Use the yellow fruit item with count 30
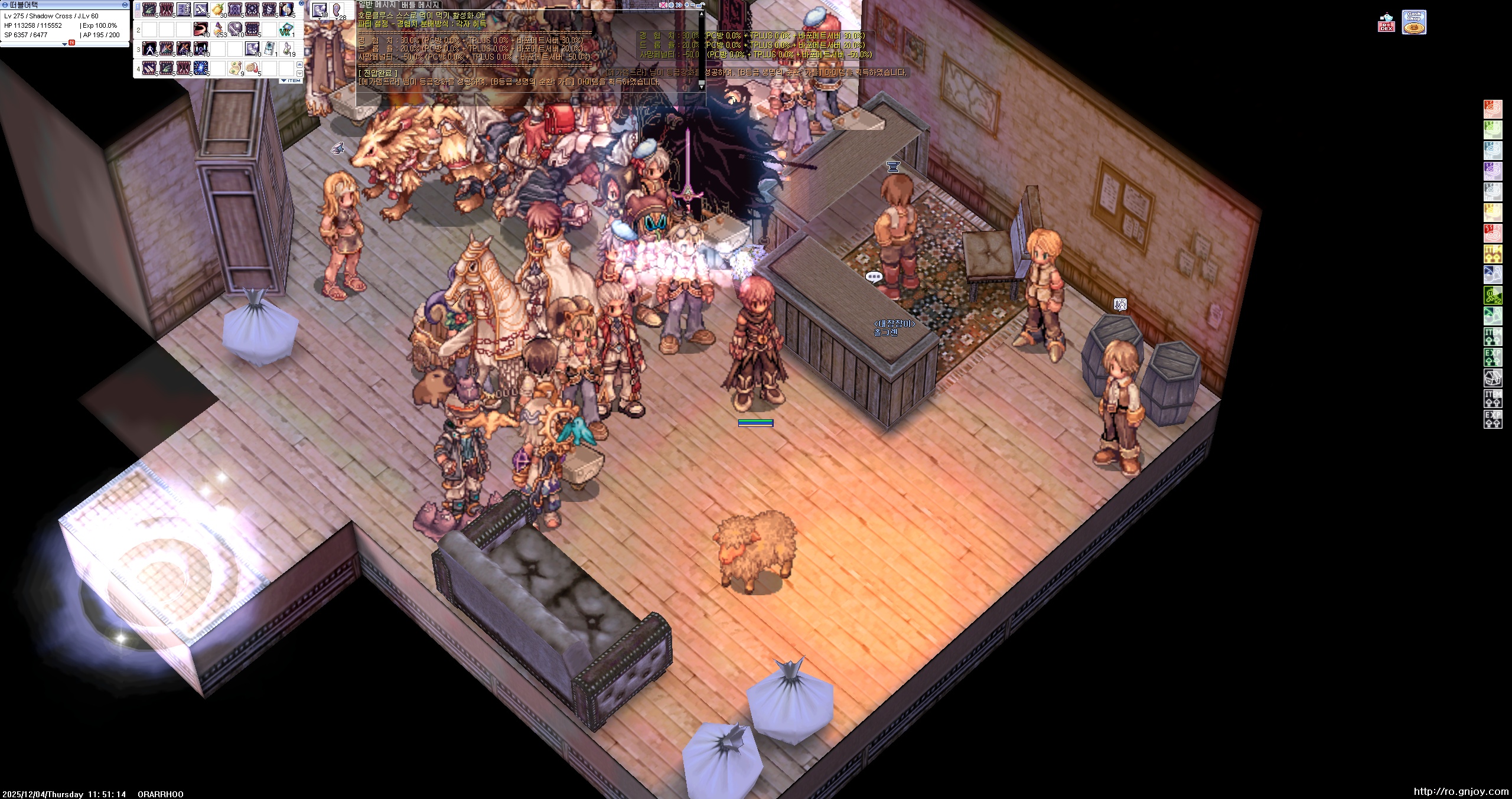The width and height of the screenshot is (1512, 799). [218, 10]
